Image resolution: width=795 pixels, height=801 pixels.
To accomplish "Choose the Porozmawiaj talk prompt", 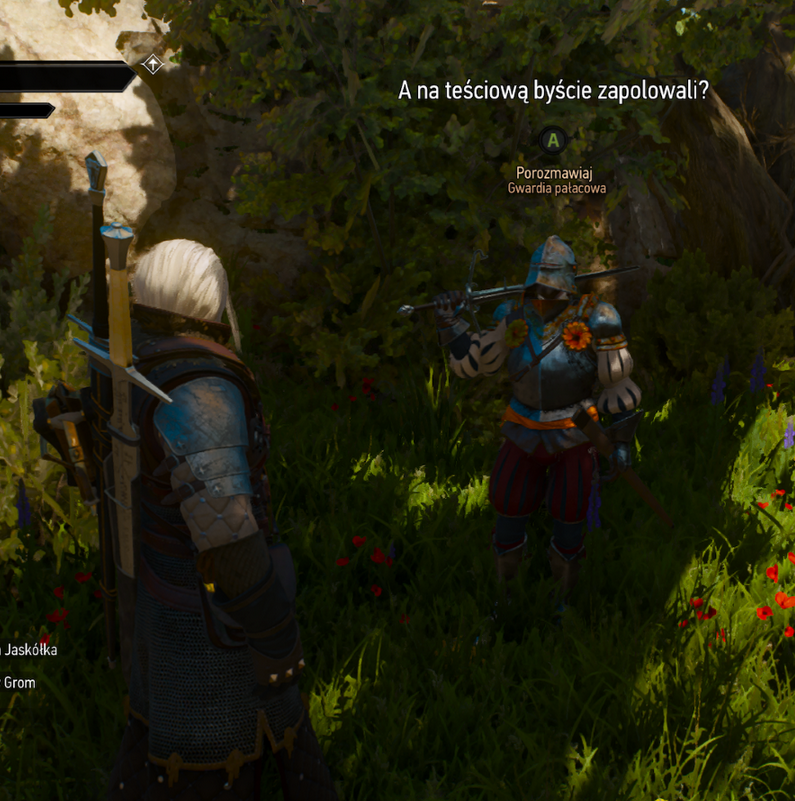I will [x=554, y=171].
